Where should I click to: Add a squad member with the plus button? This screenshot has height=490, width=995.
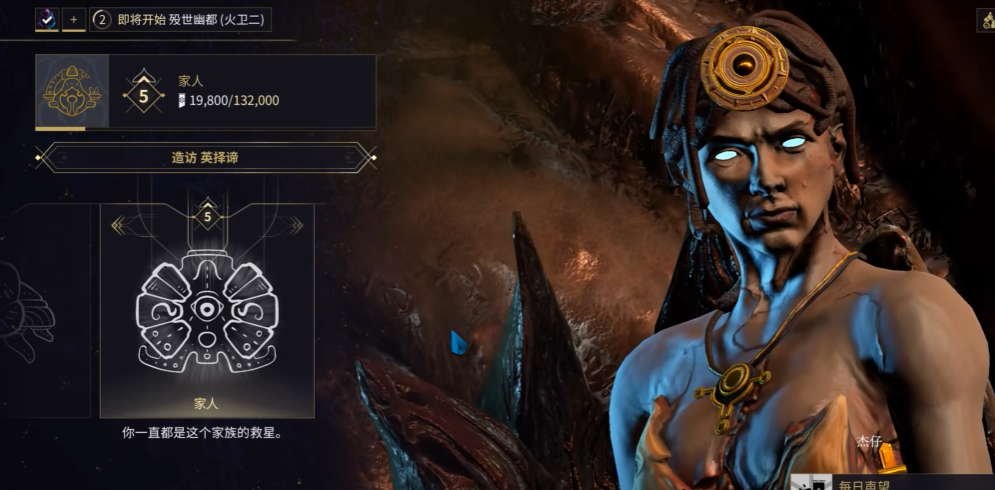(x=73, y=19)
